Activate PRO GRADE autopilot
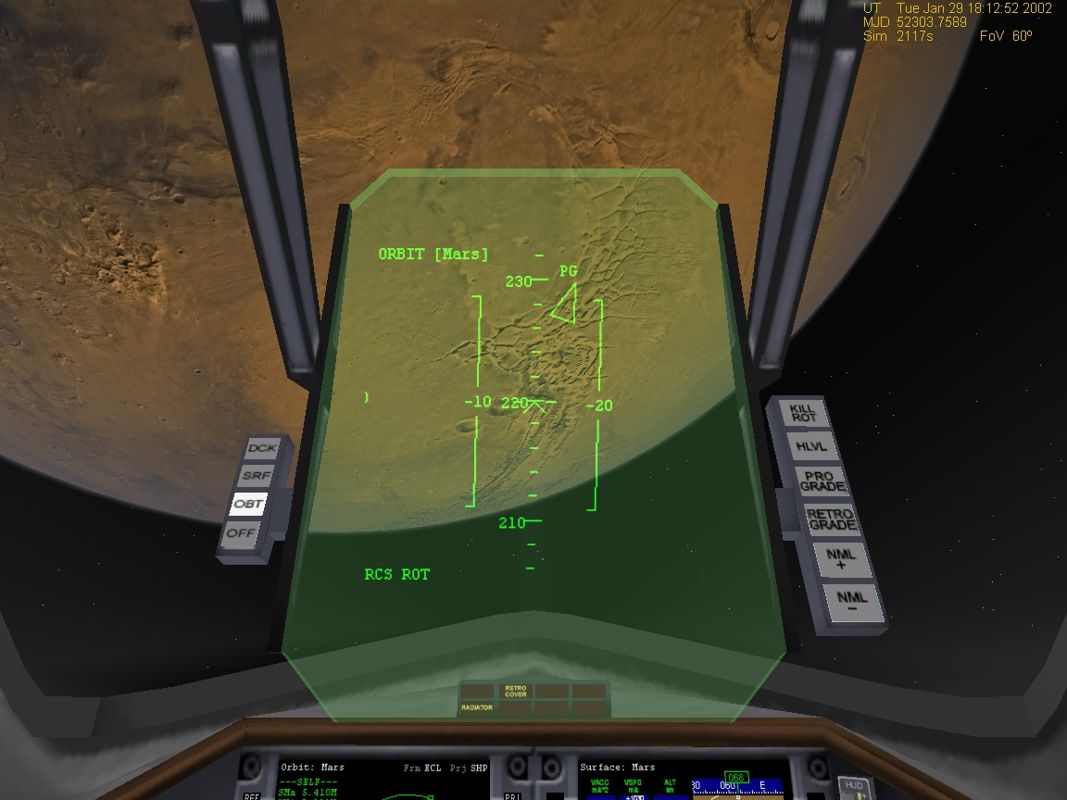The width and height of the screenshot is (1067, 800). click(x=820, y=481)
